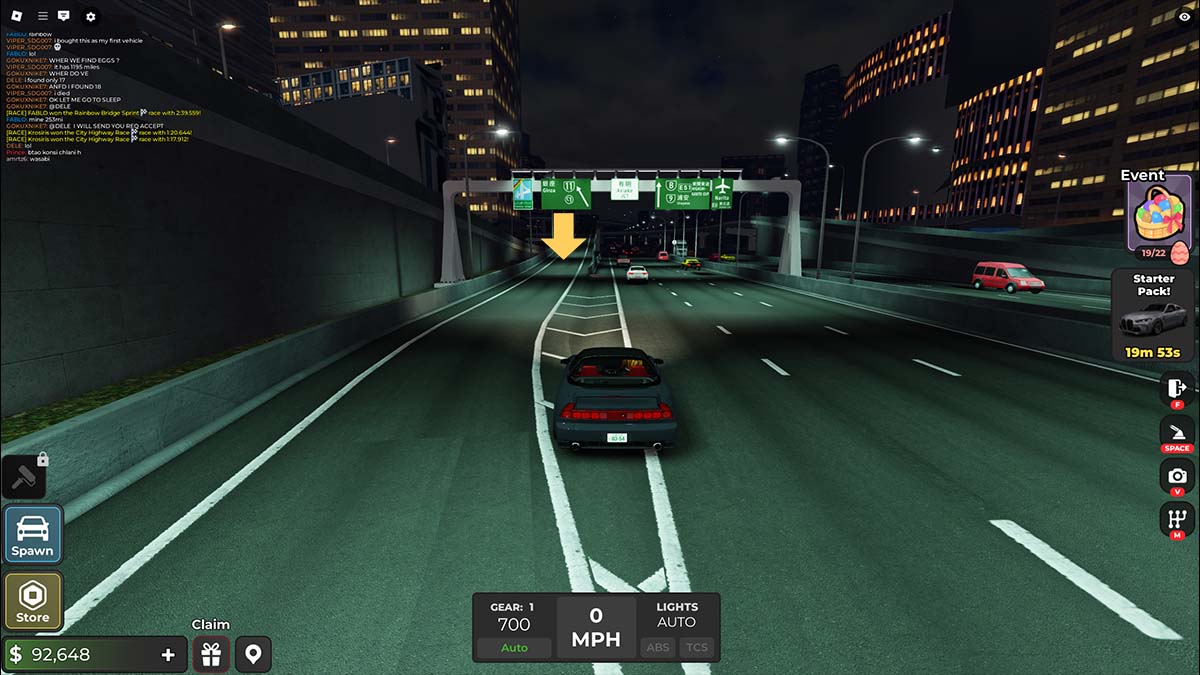Open the Store
The width and height of the screenshot is (1200, 675).
tap(33, 602)
